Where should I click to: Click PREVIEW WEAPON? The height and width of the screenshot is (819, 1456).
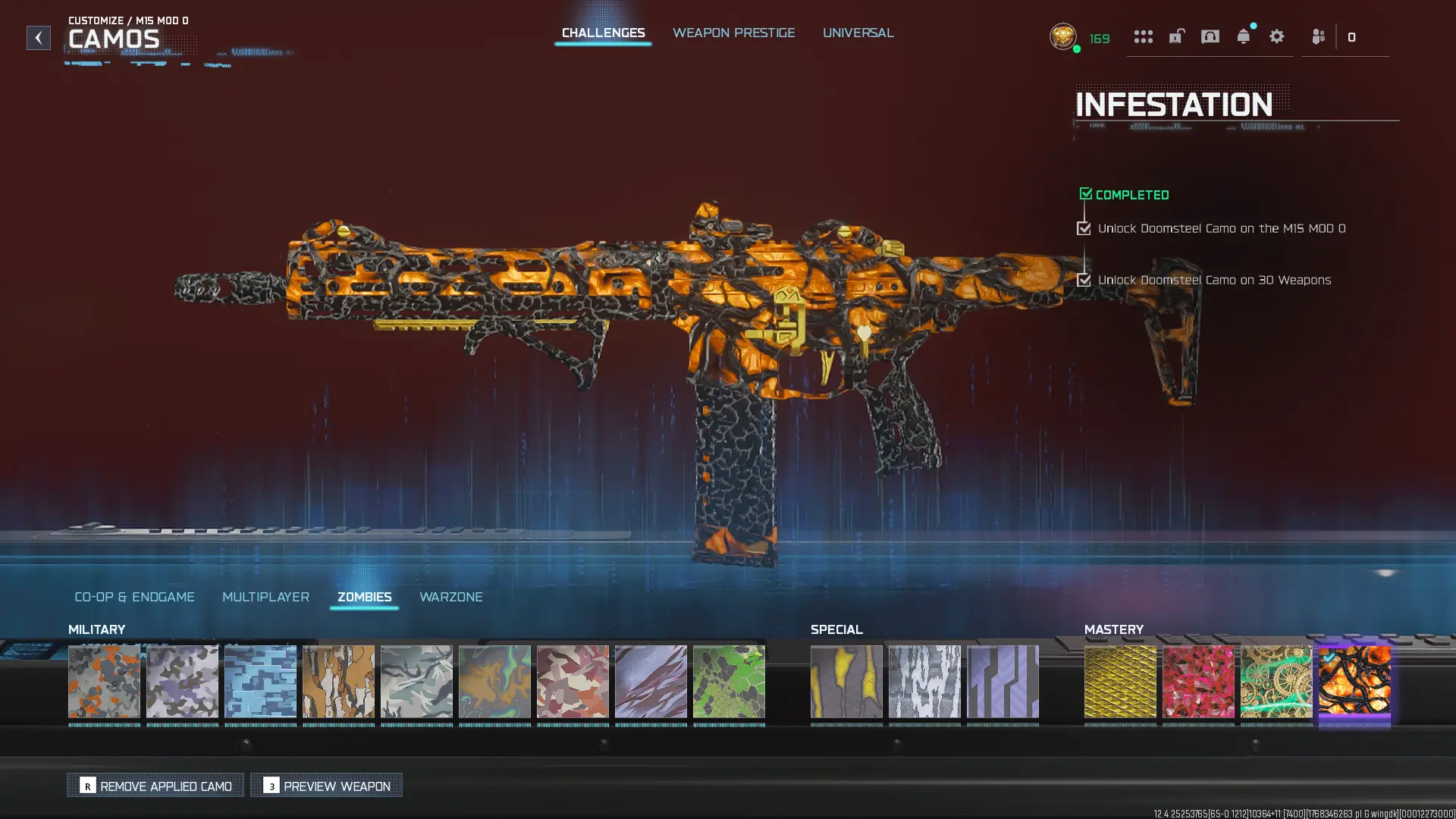[326, 786]
